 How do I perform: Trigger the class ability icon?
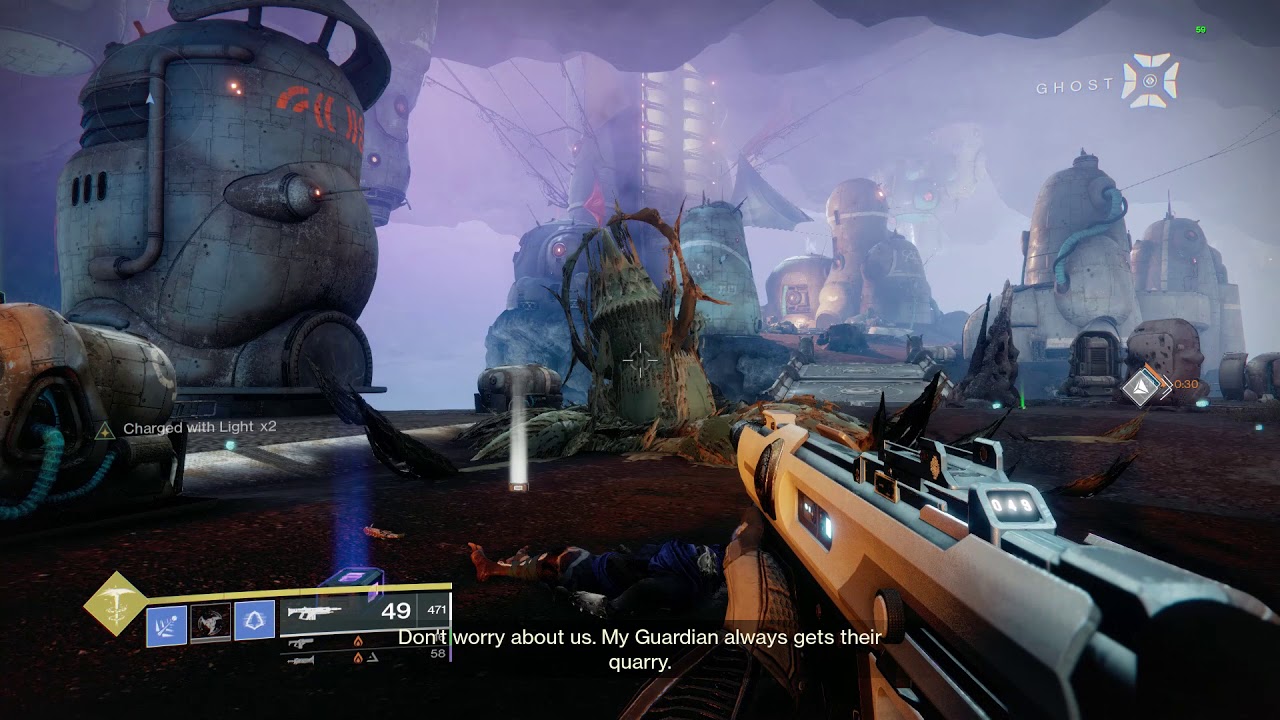coord(254,622)
